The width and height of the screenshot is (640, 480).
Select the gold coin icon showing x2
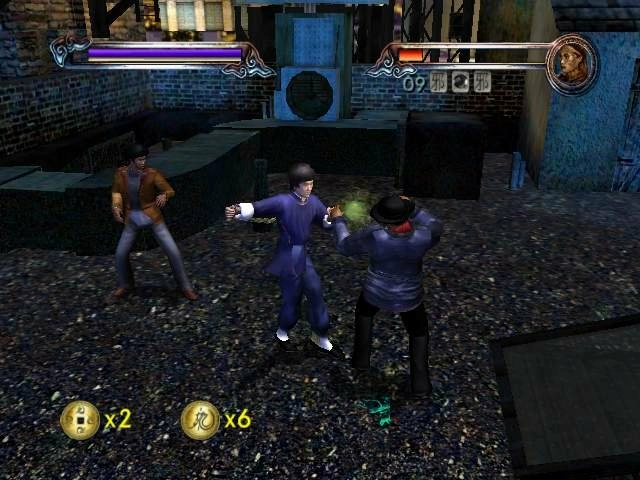(x=80, y=419)
